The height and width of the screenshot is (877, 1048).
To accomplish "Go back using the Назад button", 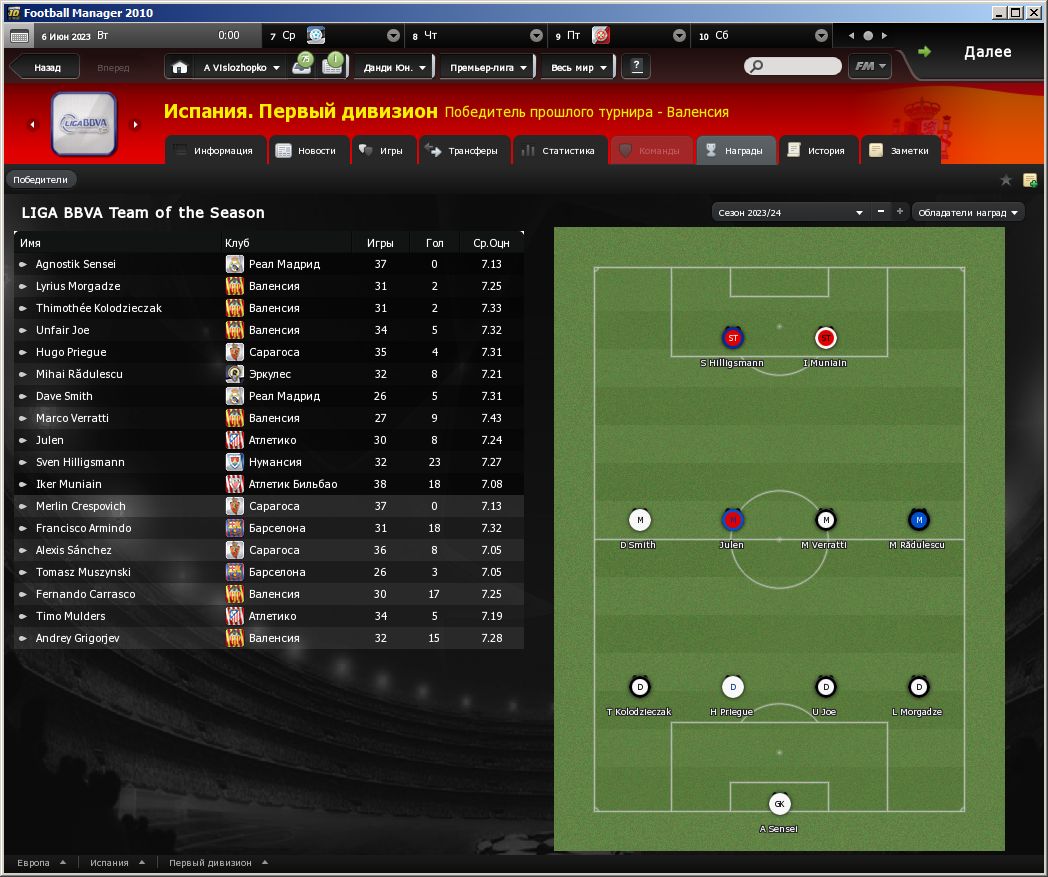I will pos(46,68).
